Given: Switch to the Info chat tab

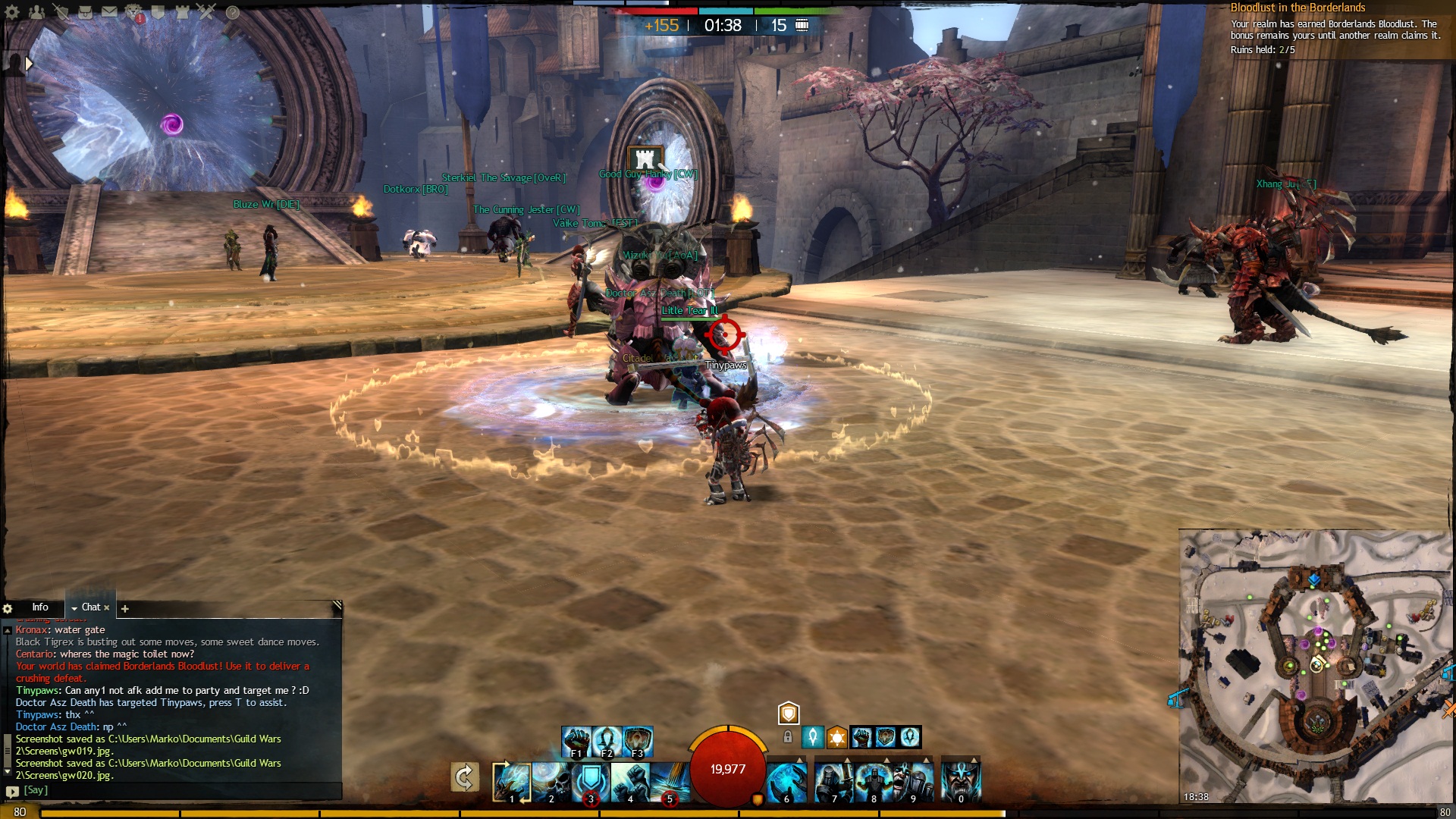Looking at the screenshot, I should pyautogui.click(x=40, y=607).
